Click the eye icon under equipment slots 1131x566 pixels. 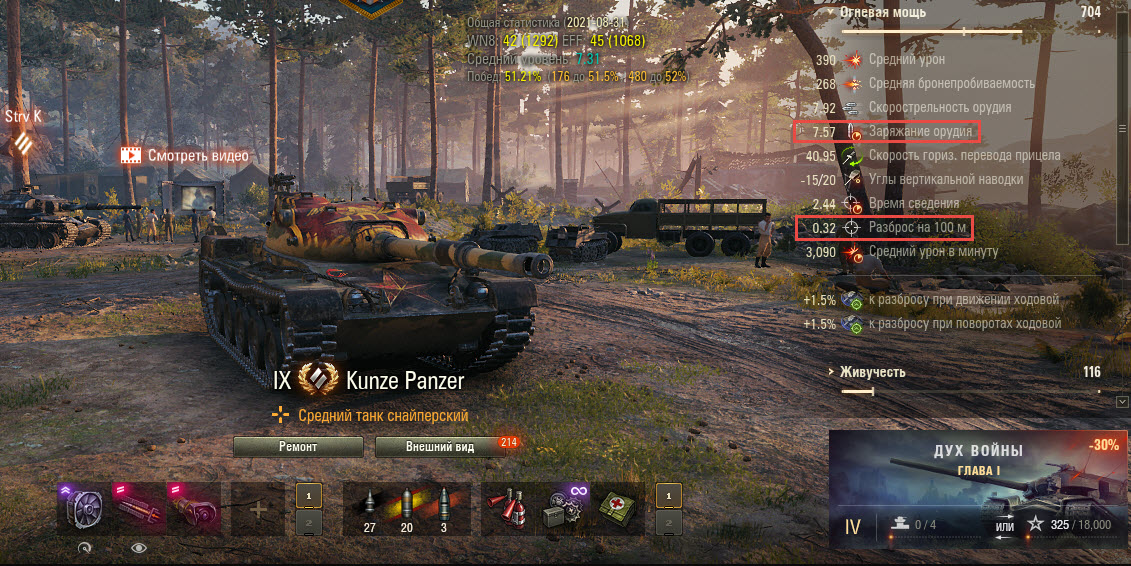138,548
